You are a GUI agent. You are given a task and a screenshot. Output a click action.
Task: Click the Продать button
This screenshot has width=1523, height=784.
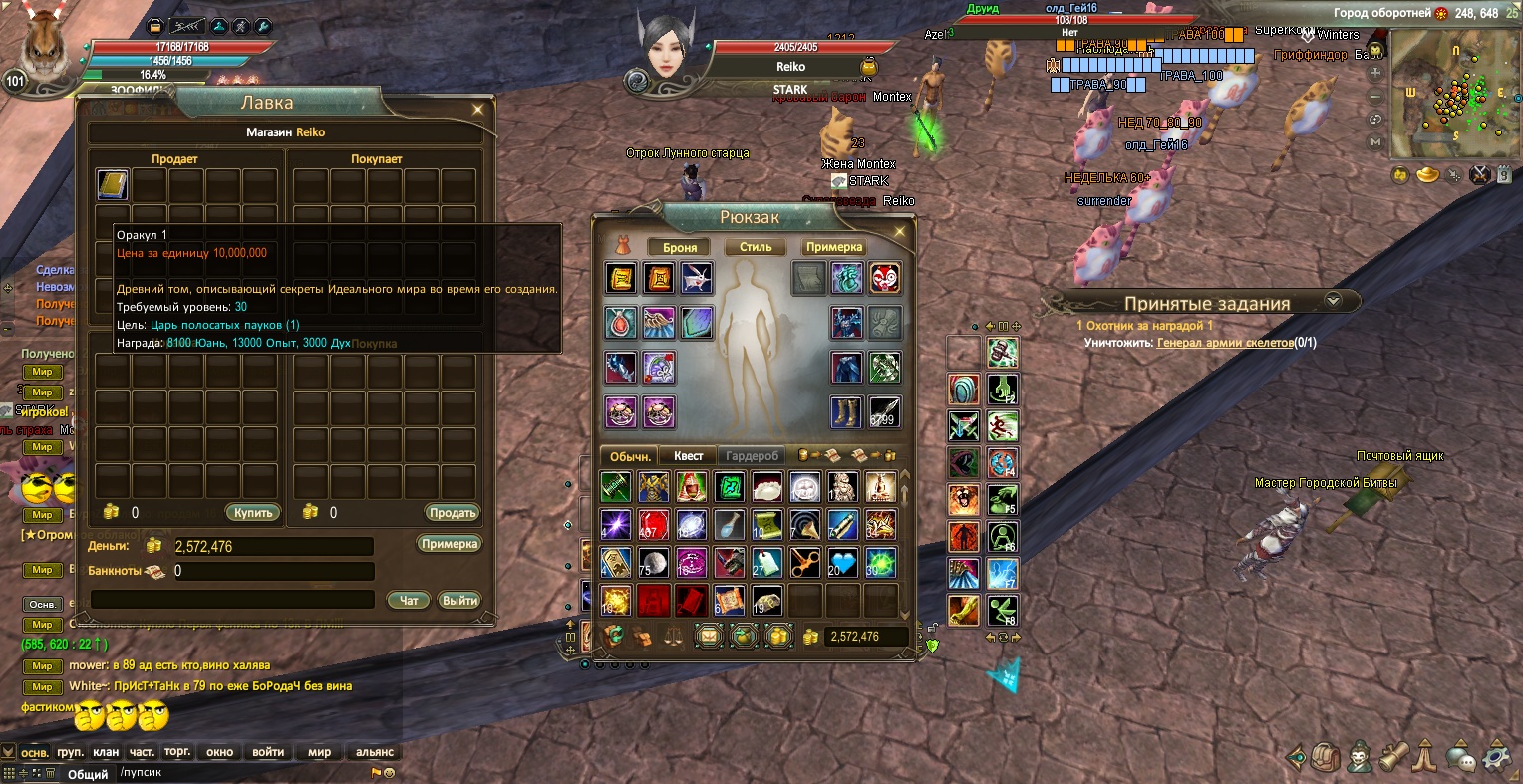(453, 513)
